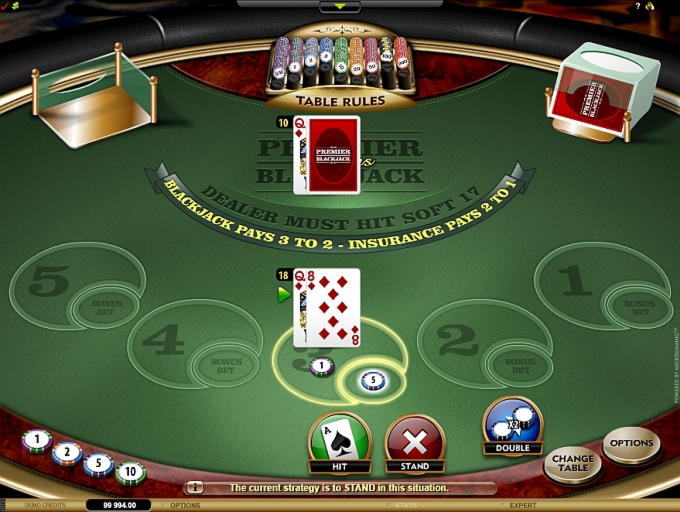Open the round Options button

click(x=632, y=443)
